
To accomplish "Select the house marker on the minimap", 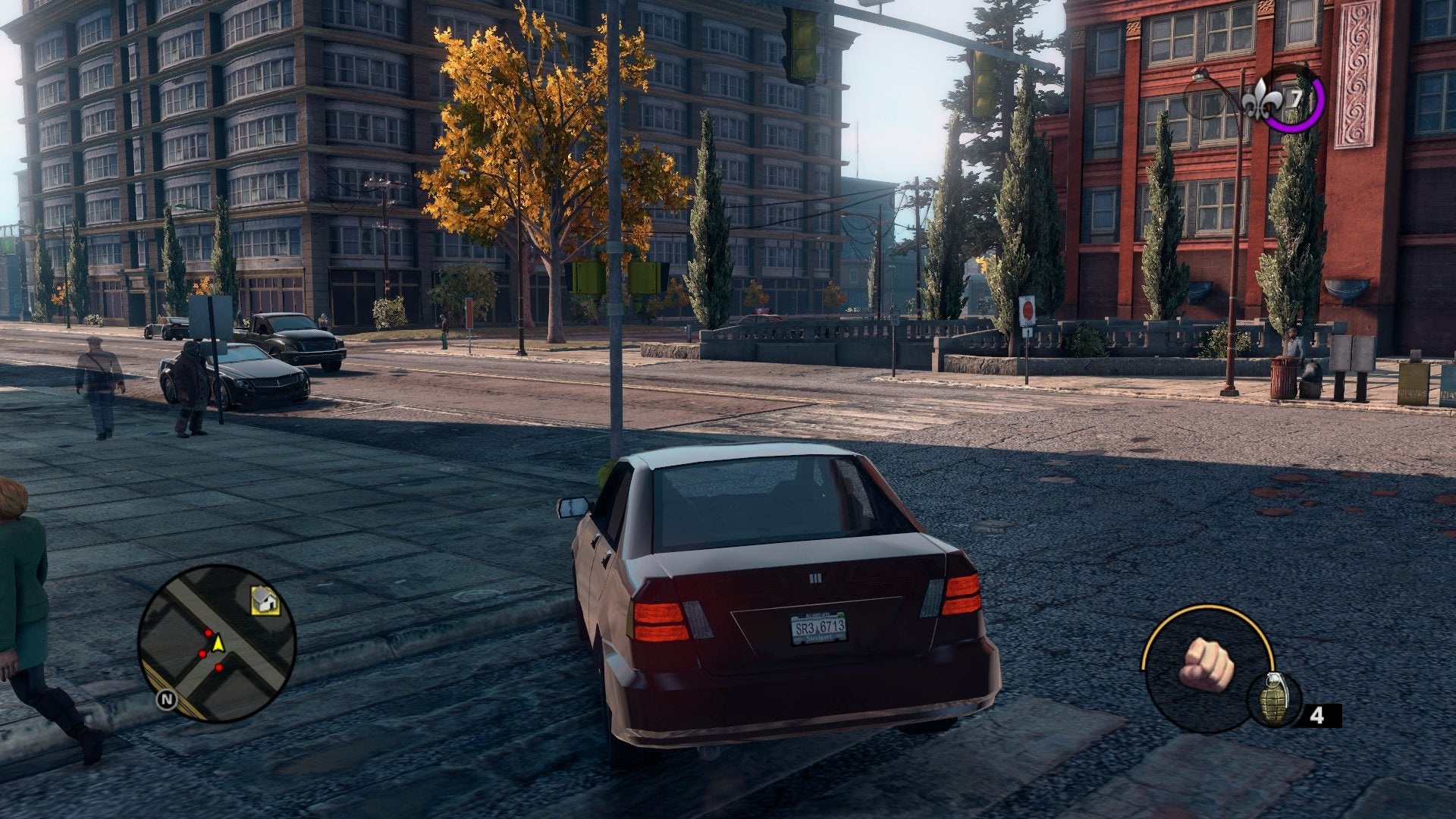I will pyautogui.click(x=265, y=601).
